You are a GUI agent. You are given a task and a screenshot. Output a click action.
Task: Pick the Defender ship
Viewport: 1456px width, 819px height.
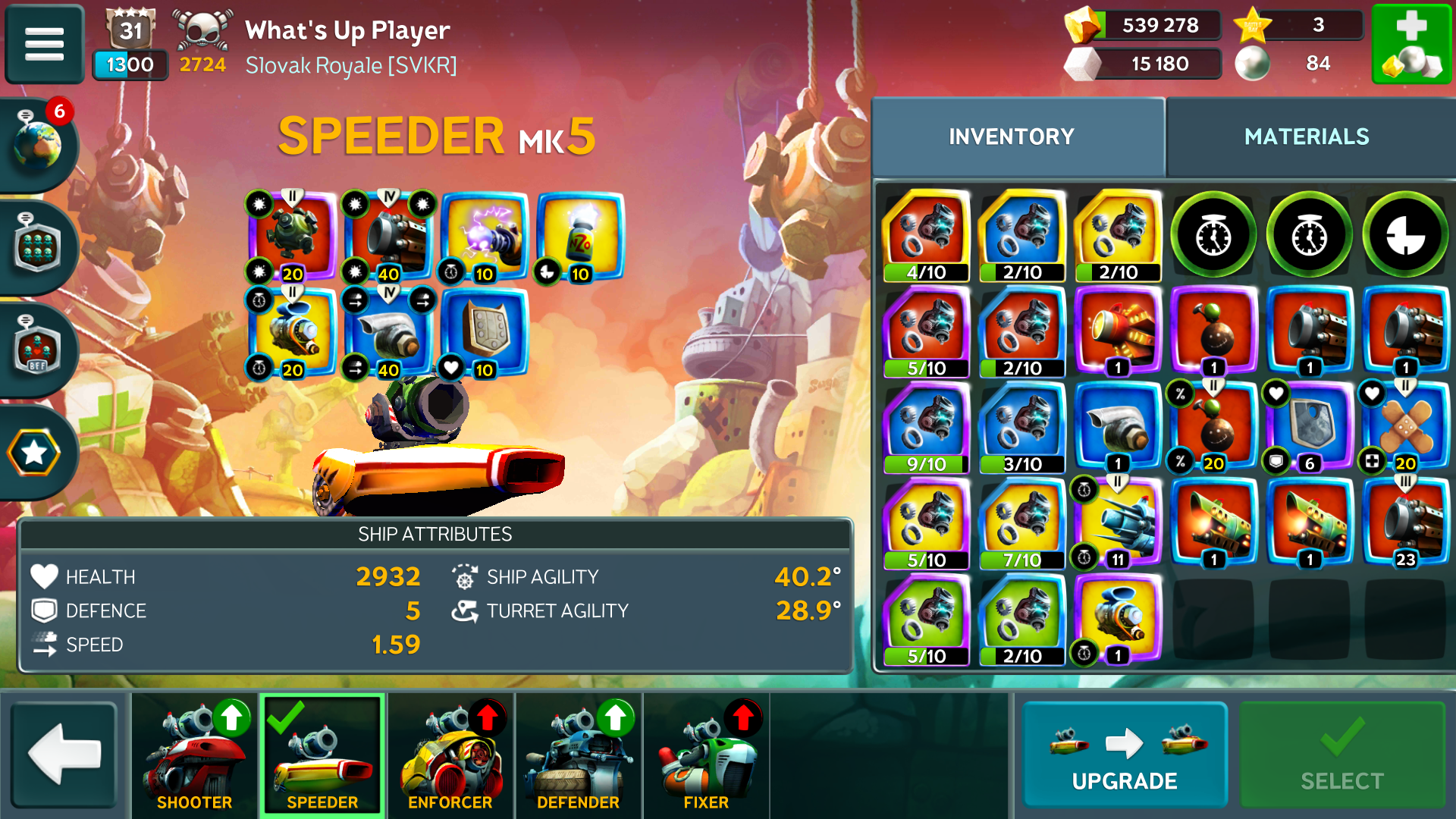click(578, 755)
